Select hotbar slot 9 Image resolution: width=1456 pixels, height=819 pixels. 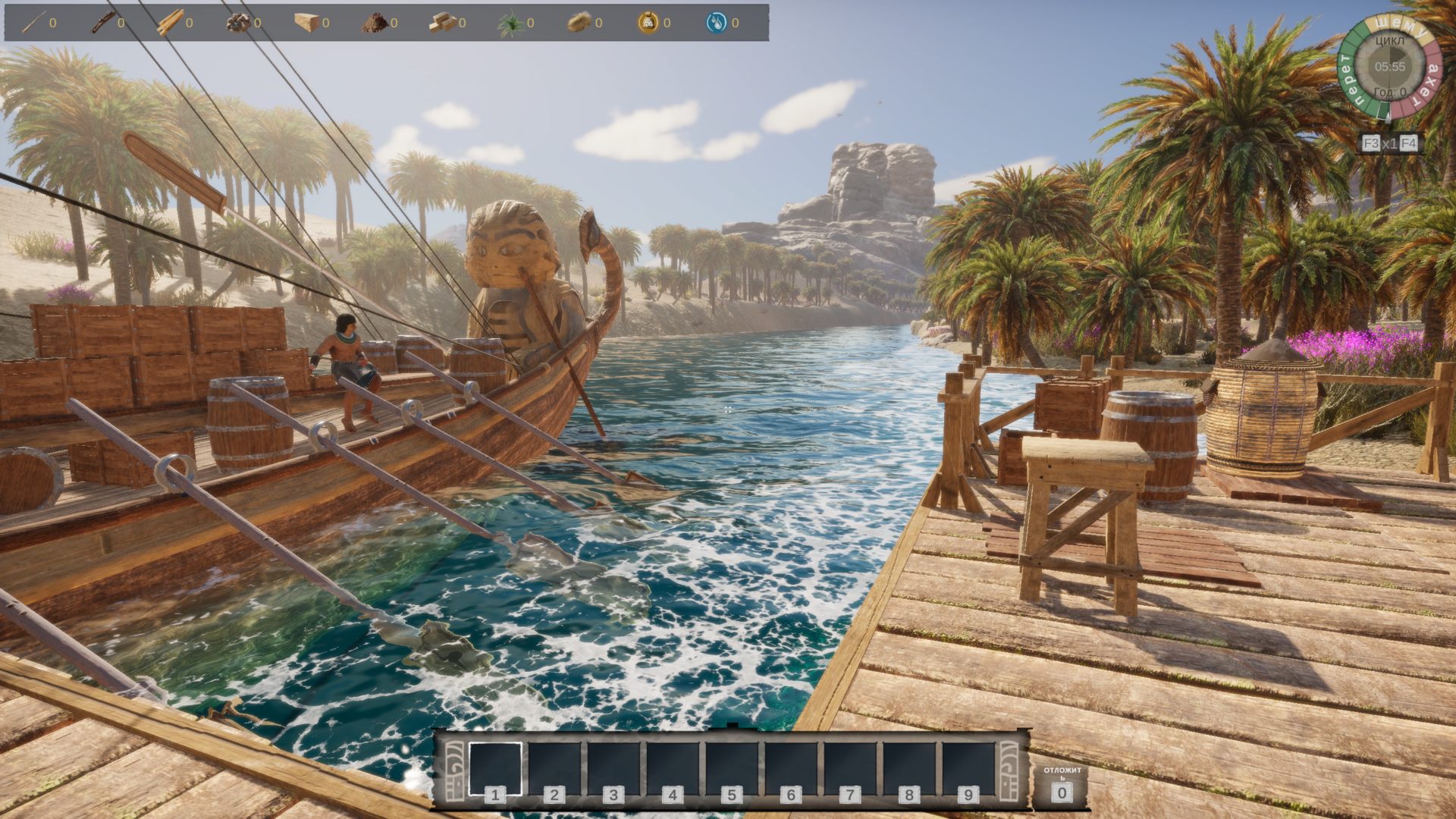pyautogui.click(x=968, y=768)
